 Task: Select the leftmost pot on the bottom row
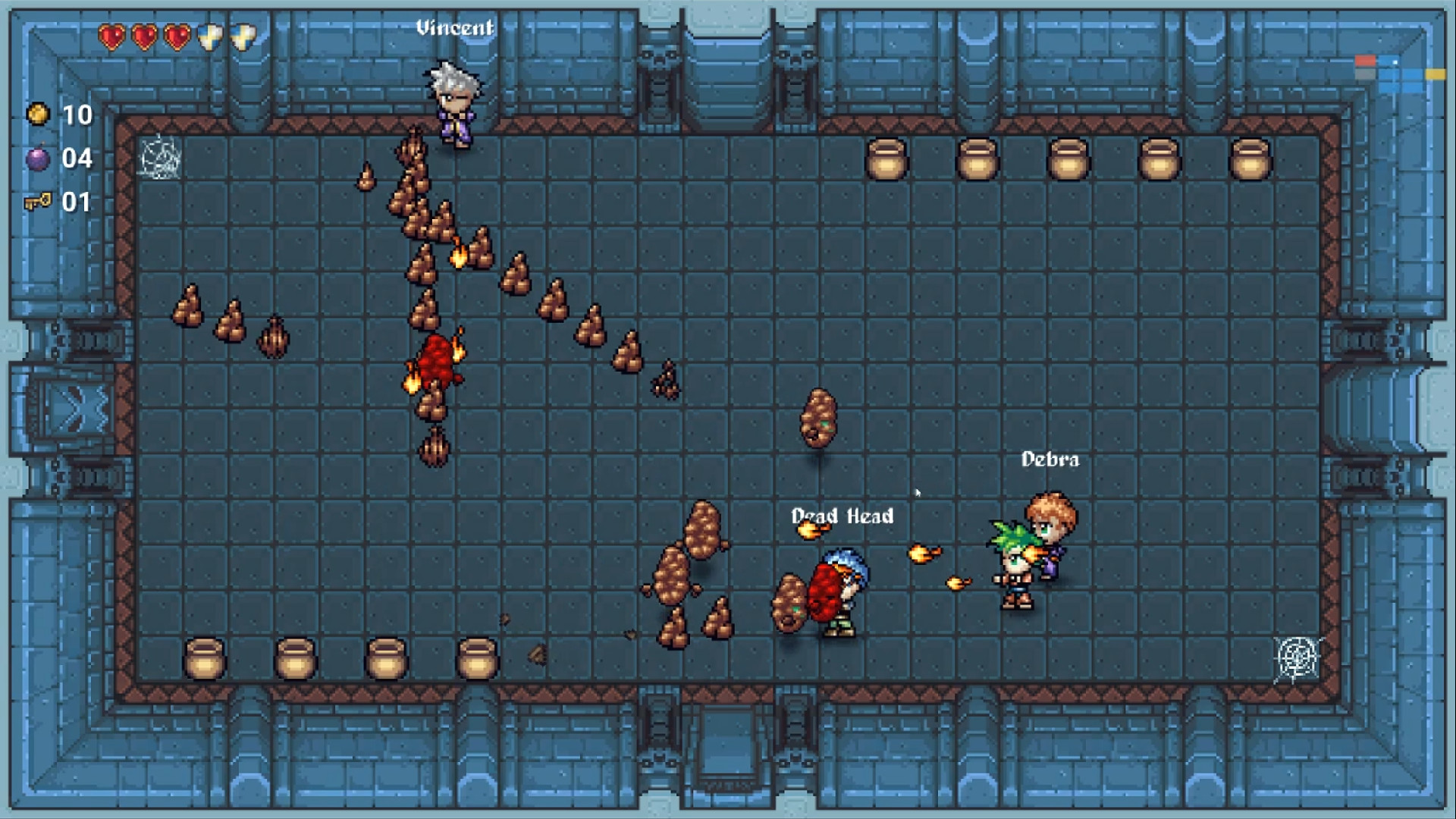pyautogui.click(x=205, y=657)
